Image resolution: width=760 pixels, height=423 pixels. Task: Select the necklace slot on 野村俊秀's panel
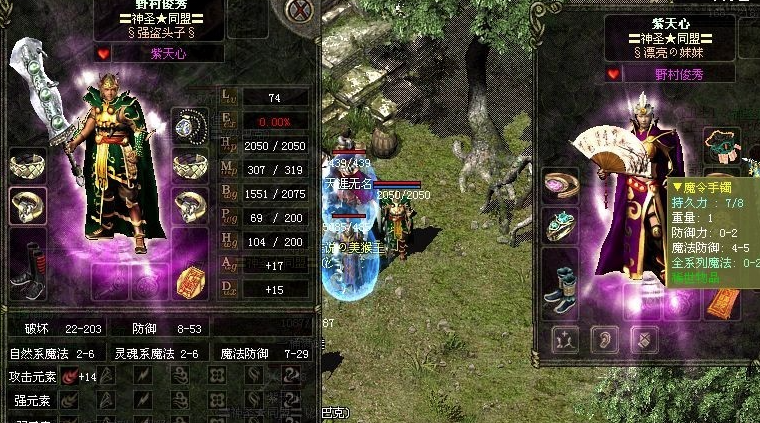(x=188, y=123)
